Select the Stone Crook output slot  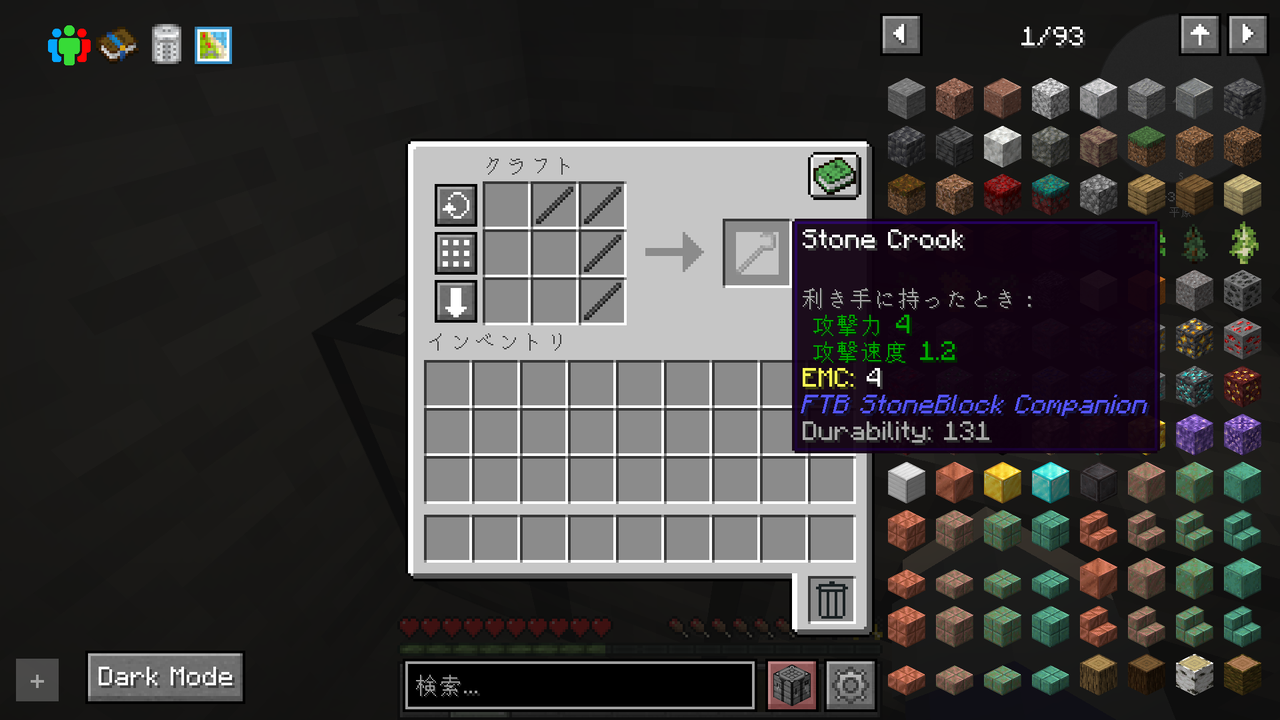756,253
